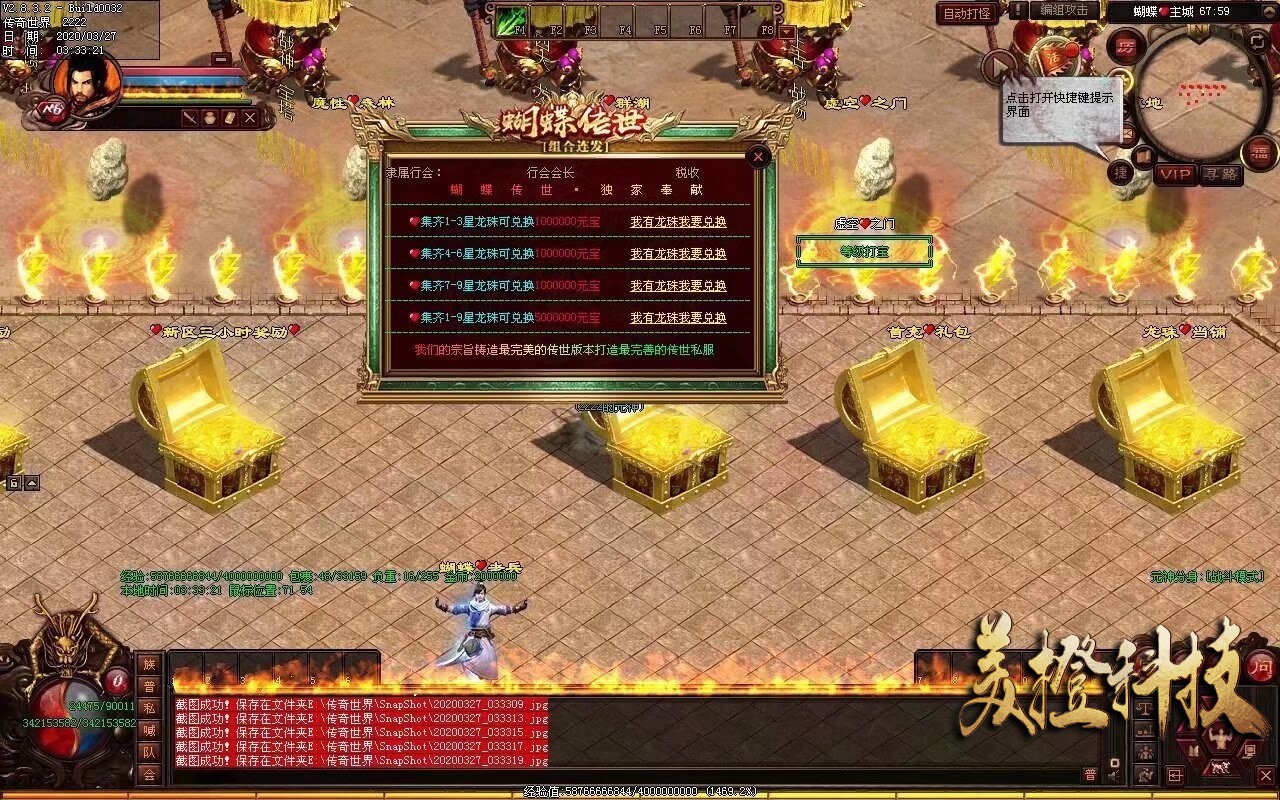Click 我有龙珠我要兑换 link for 1-3 star exchange
The image size is (1280, 800).
click(678, 222)
